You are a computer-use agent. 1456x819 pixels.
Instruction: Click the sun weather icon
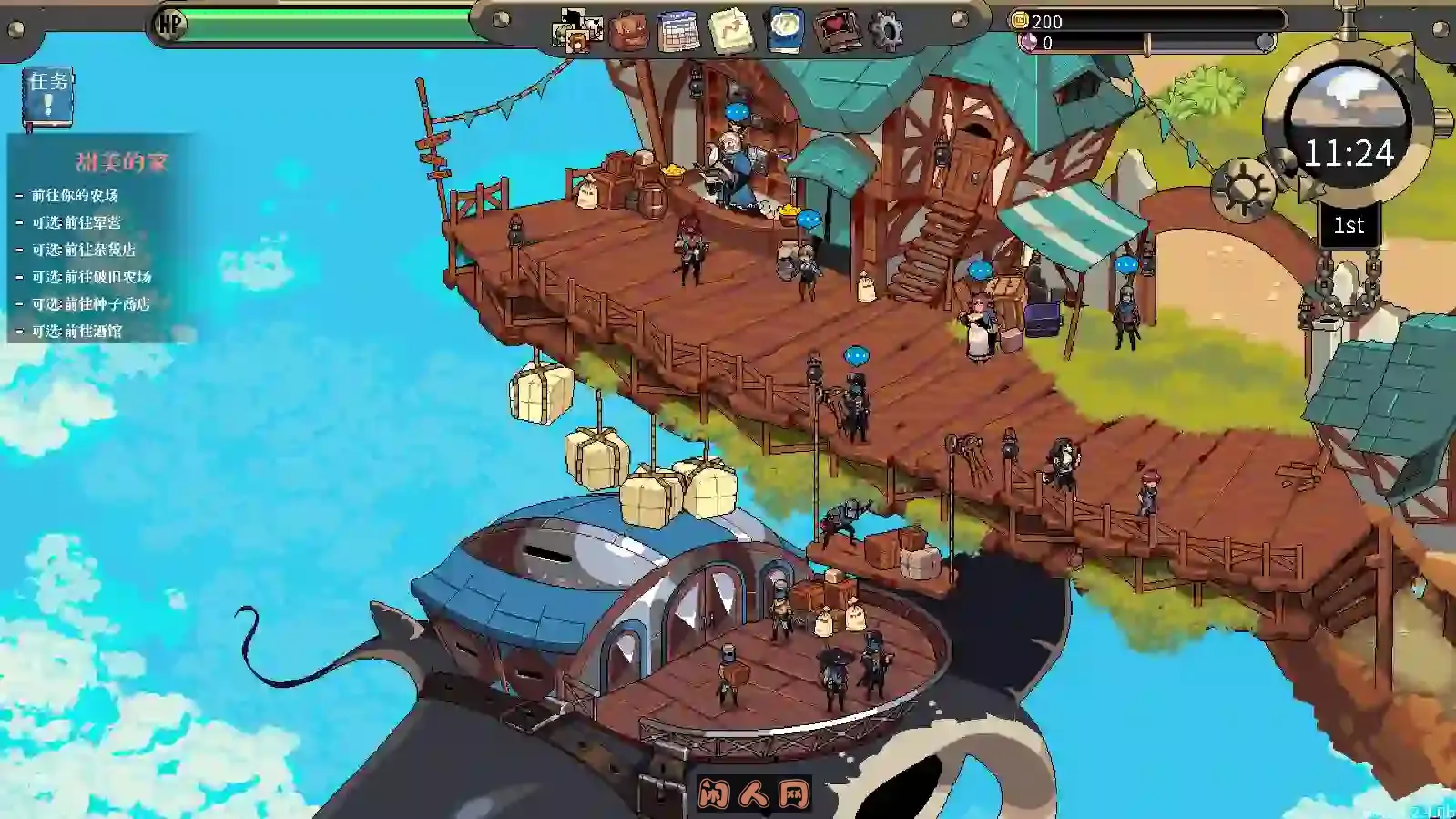coord(1242,190)
